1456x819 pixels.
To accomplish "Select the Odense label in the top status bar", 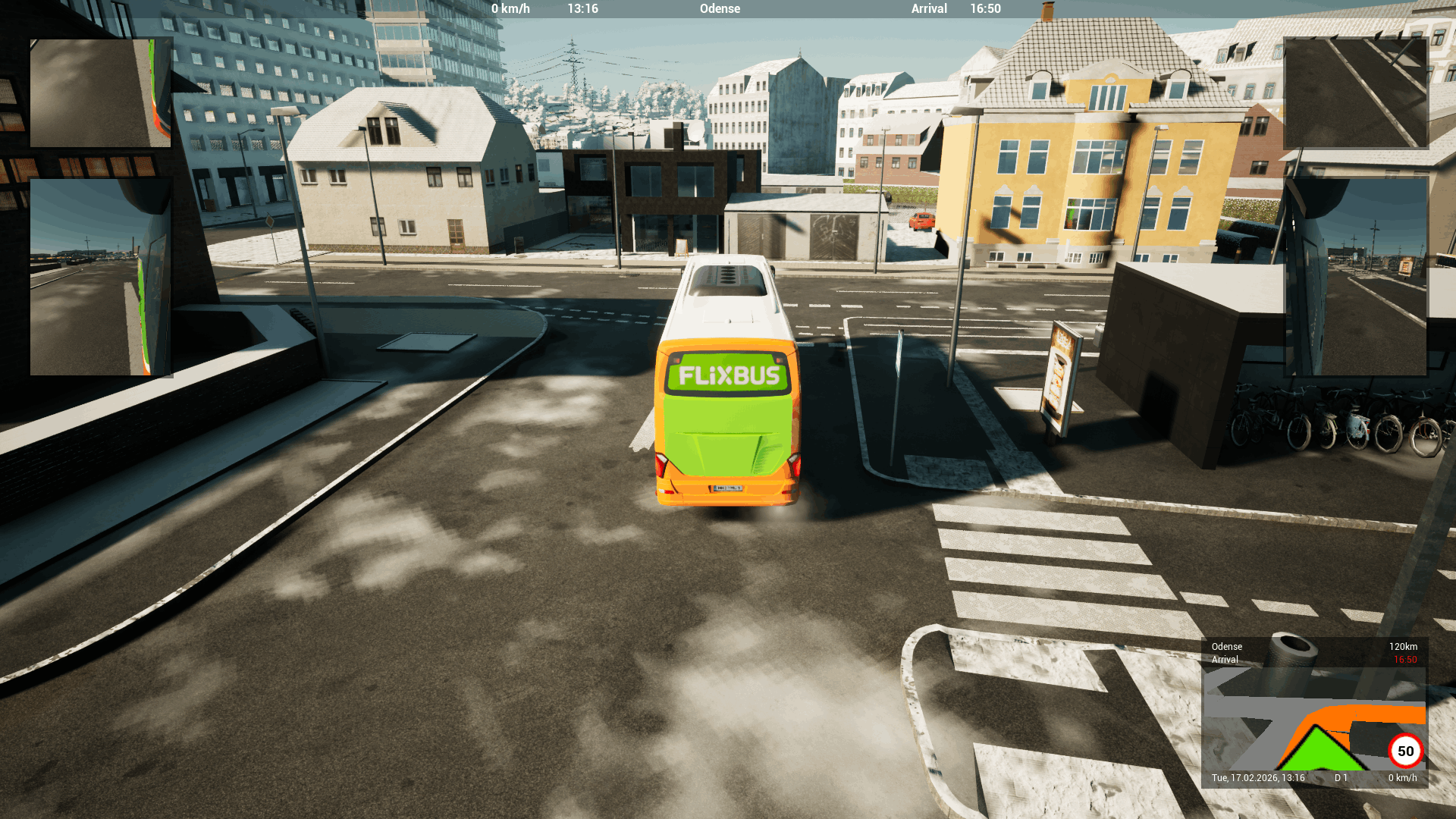I will [x=719, y=8].
